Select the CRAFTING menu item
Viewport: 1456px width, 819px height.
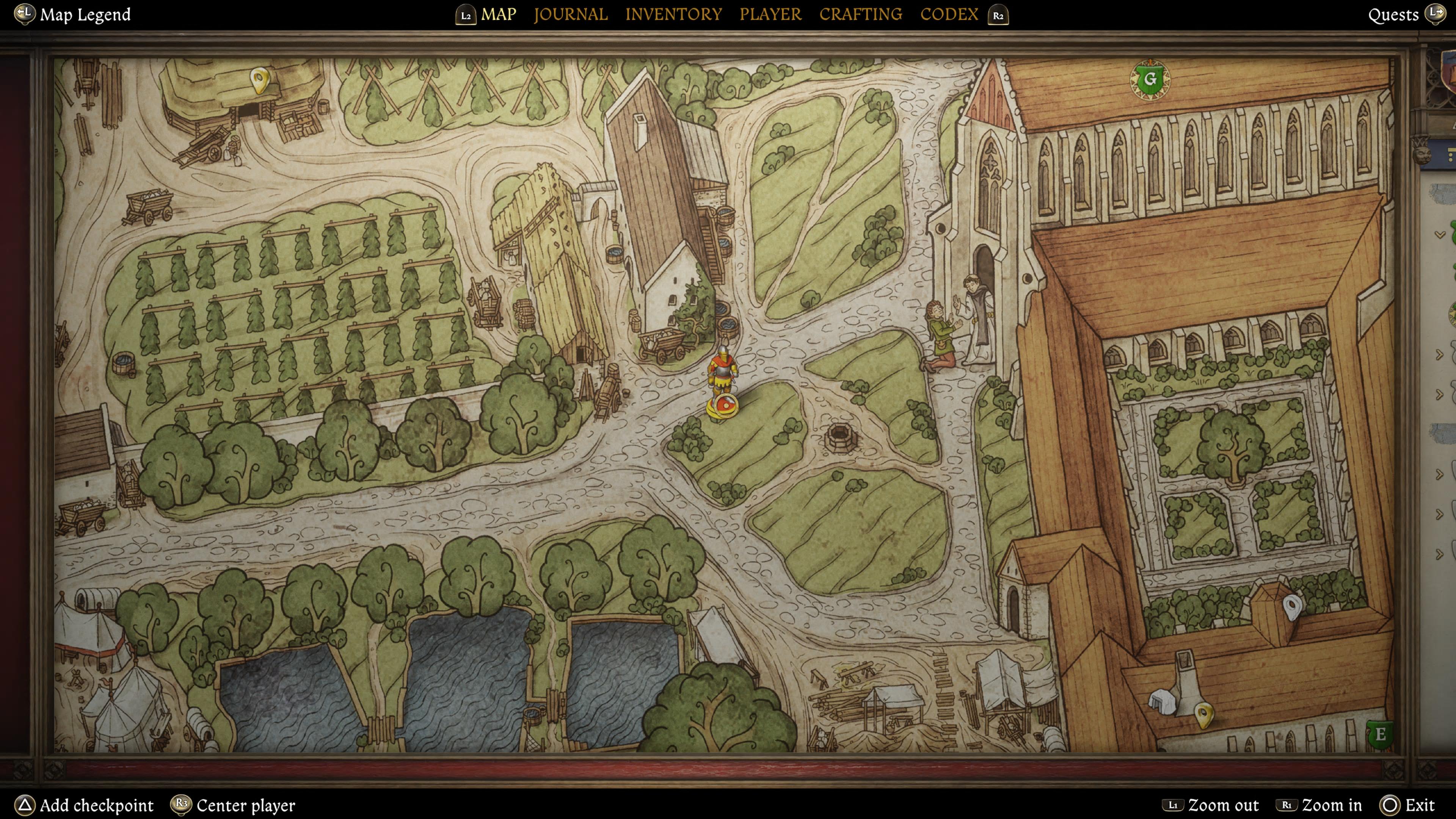[x=860, y=14]
